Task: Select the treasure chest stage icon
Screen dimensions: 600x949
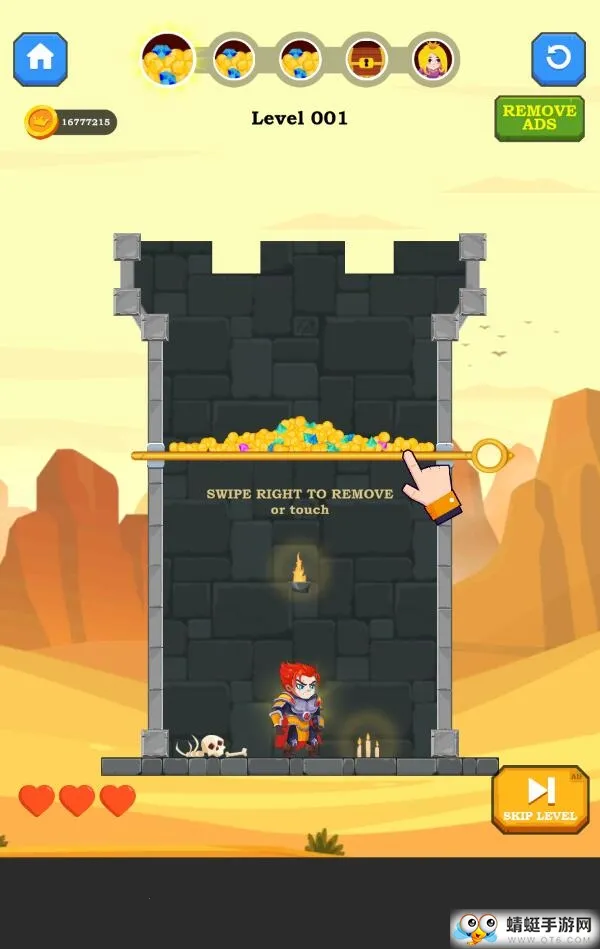Action: click(368, 60)
